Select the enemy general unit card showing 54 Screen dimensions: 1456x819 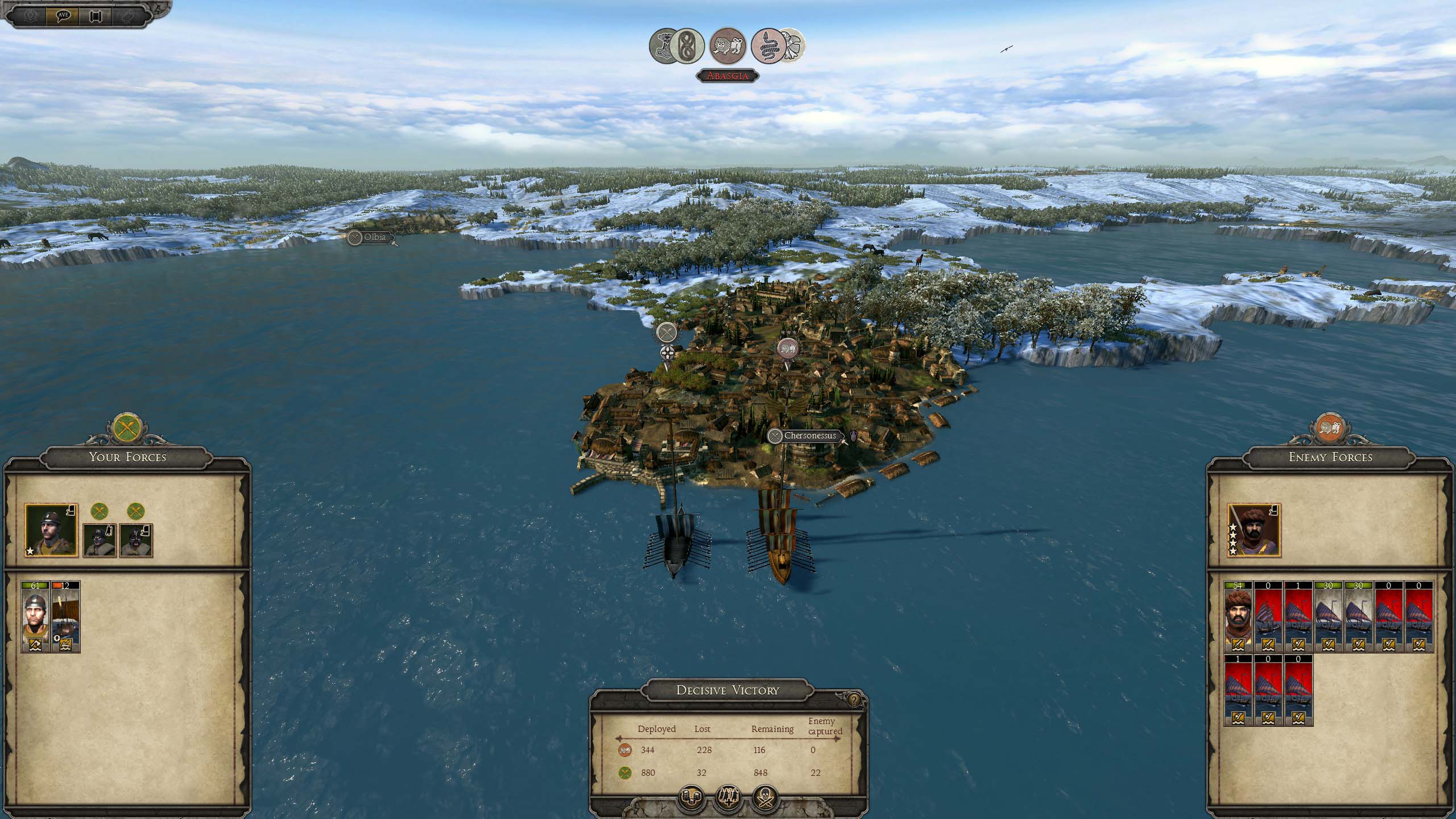[x=1238, y=617]
